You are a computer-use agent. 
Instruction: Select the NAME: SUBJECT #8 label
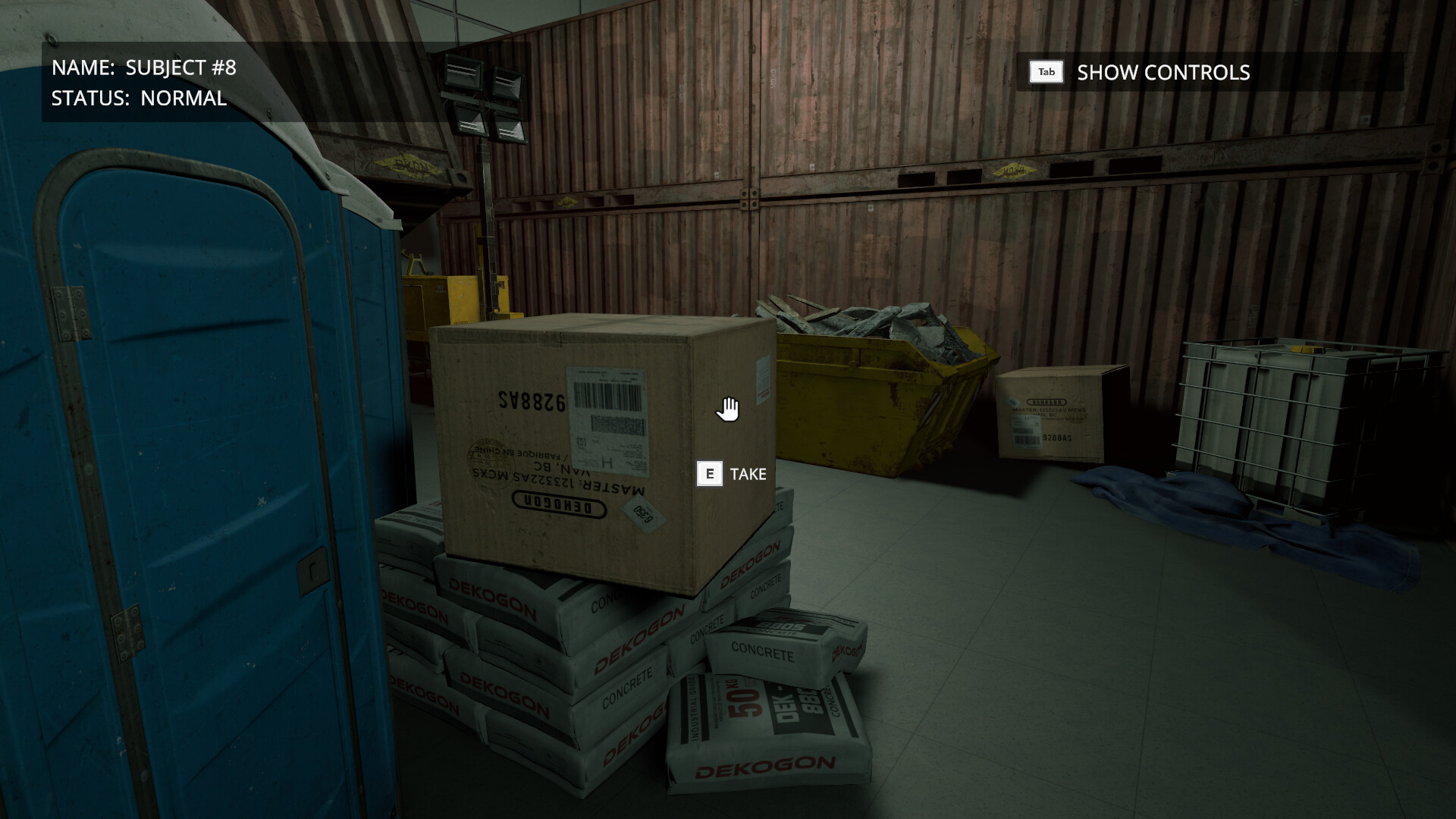144,67
